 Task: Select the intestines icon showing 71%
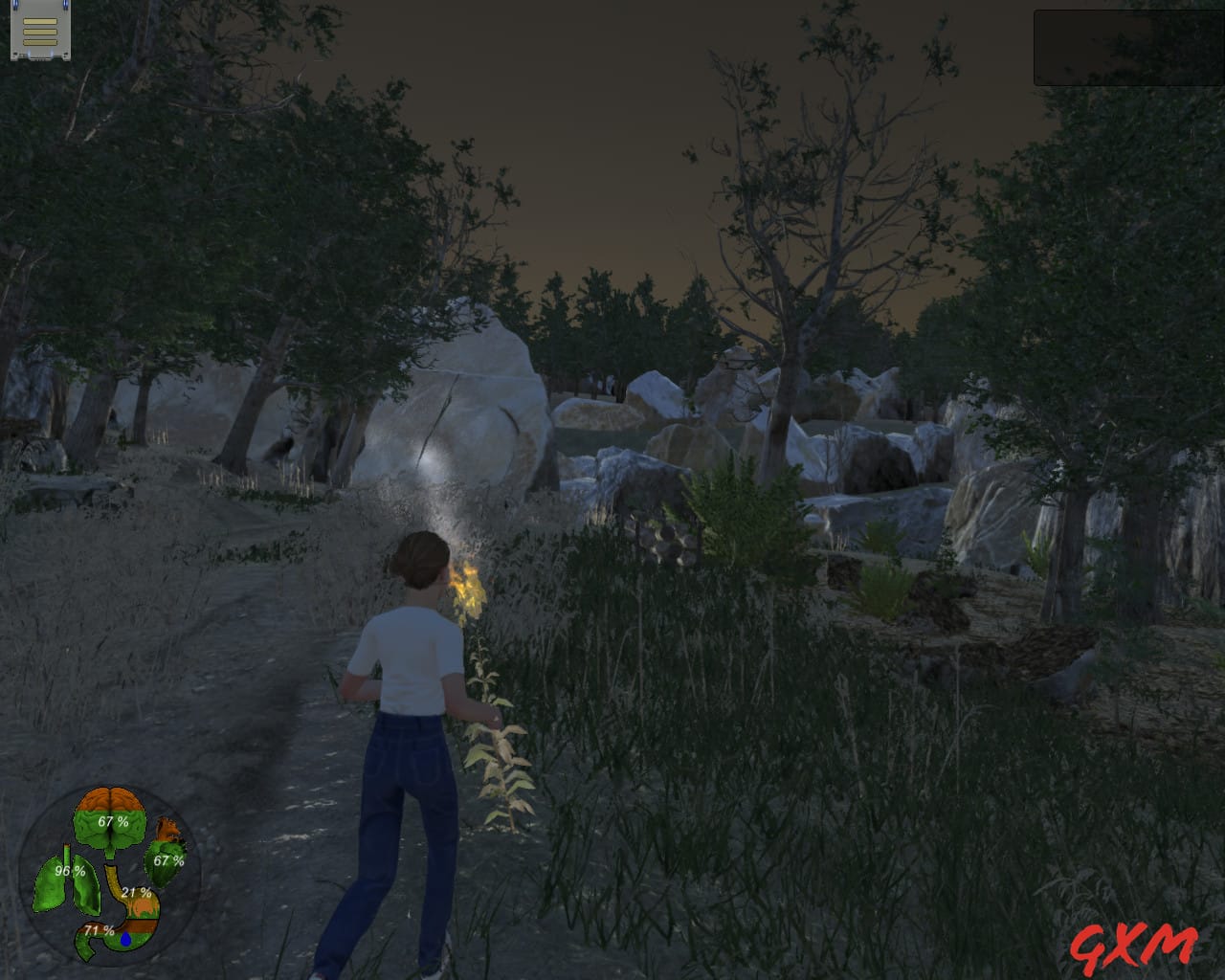coord(99,928)
